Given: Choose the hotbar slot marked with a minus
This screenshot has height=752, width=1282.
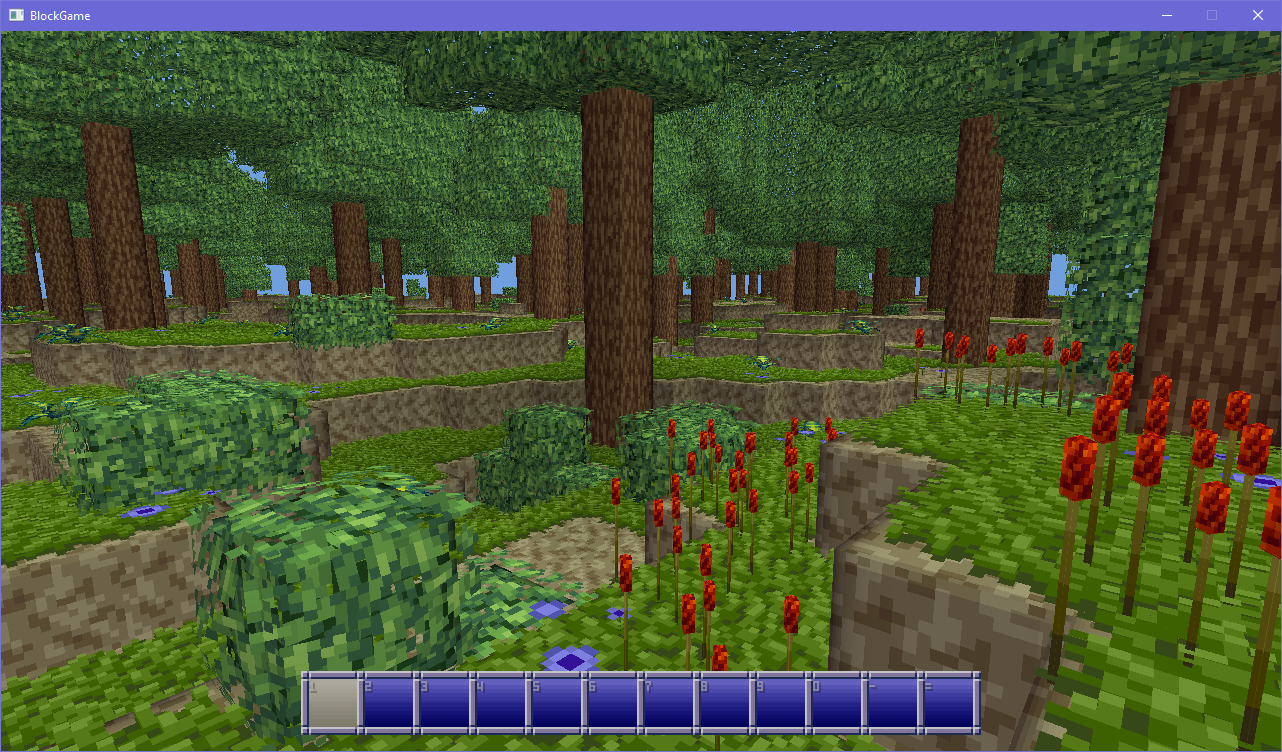Looking at the screenshot, I should 892,702.
